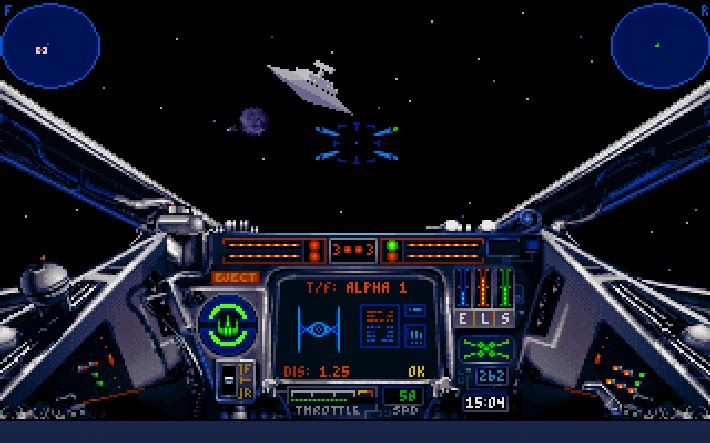
Task: Select the rear sensor scope
Action: [658, 44]
